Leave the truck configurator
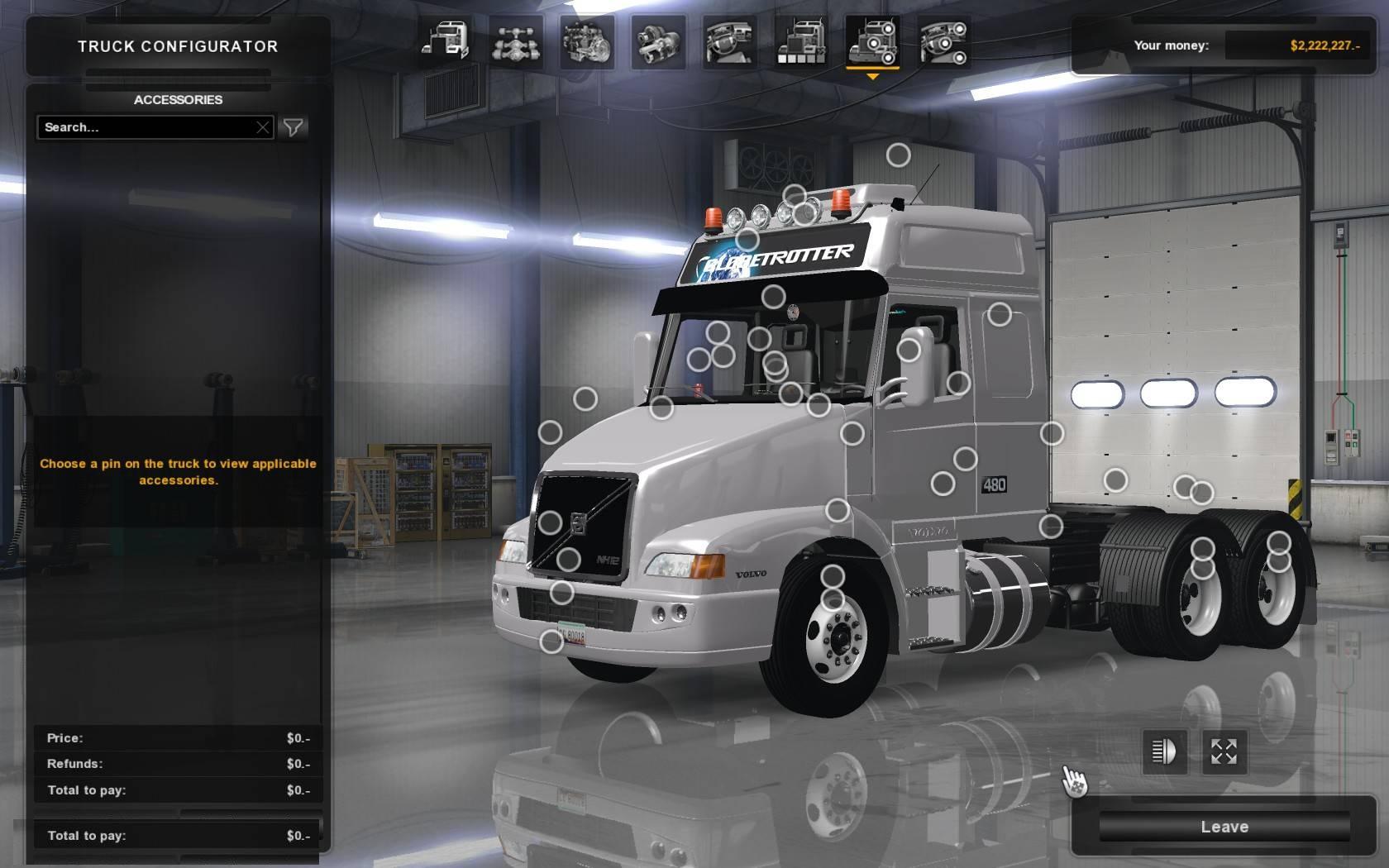Viewport: 1389px width, 868px height. point(1224,827)
